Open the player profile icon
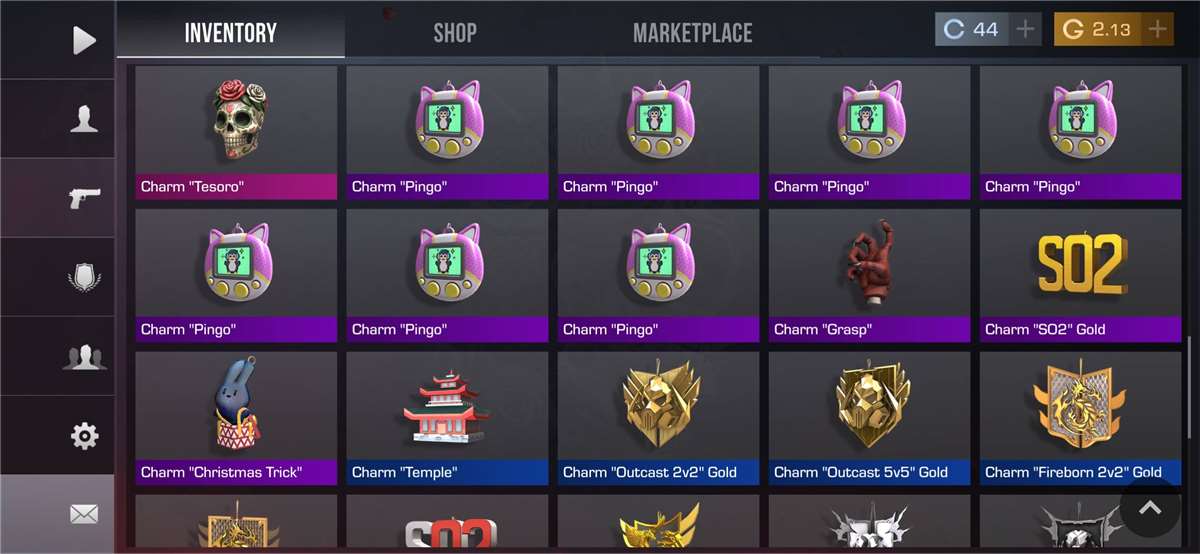Image resolution: width=1200 pixels, height=554 pixels. point(84,119)
